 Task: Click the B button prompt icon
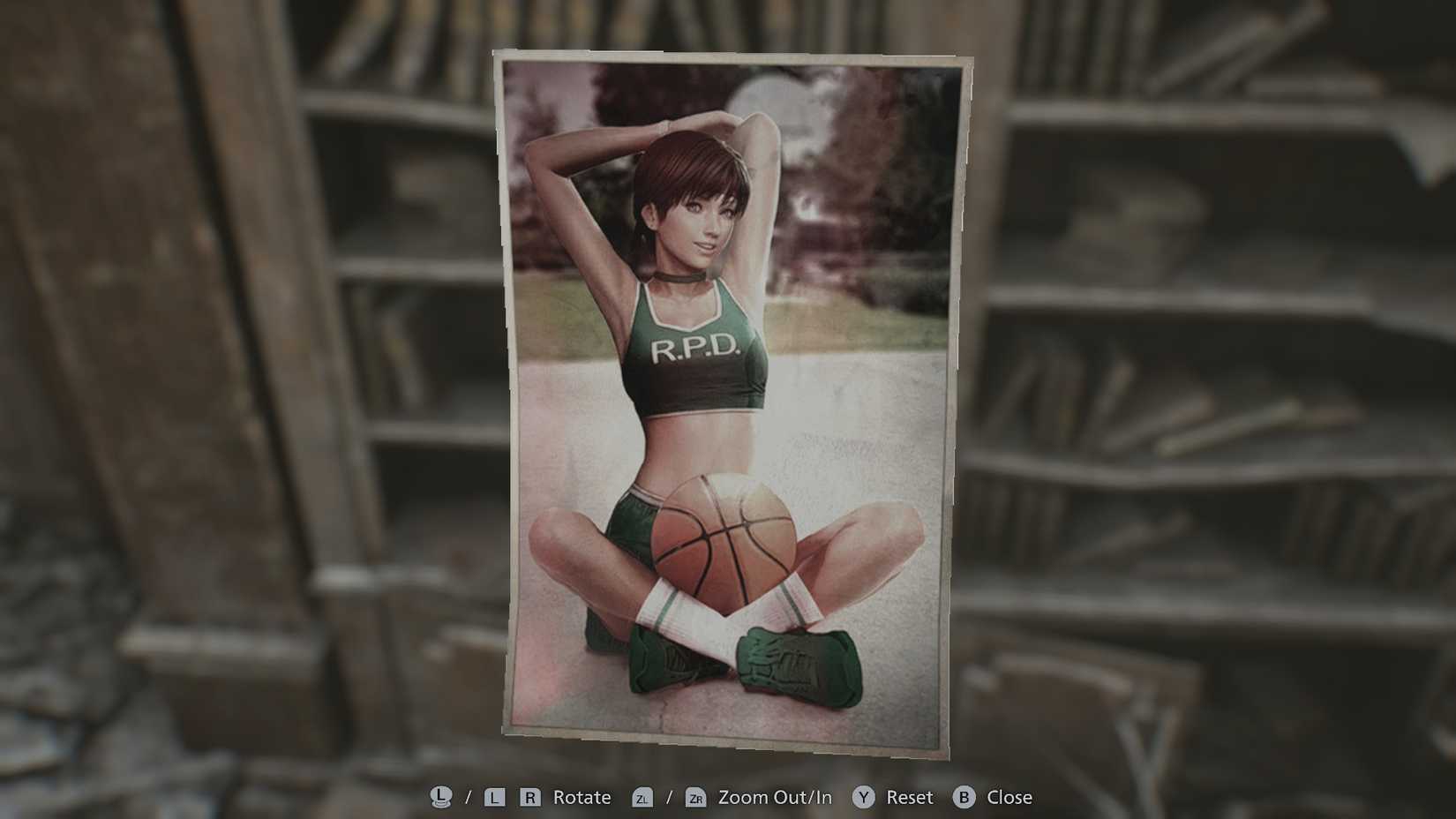pos(963,797)
